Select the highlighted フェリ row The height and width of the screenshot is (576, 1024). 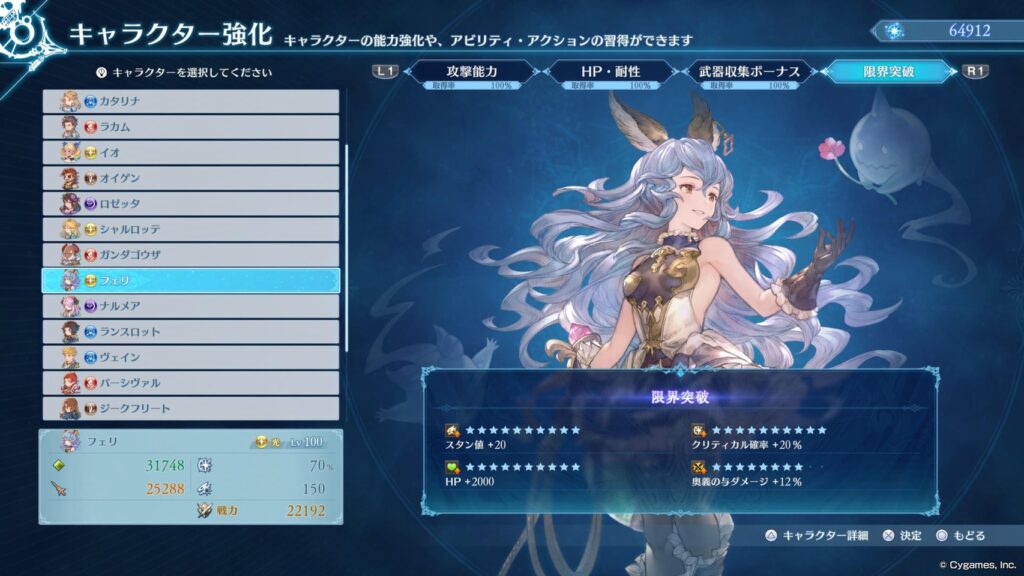(x=190, y=281)
